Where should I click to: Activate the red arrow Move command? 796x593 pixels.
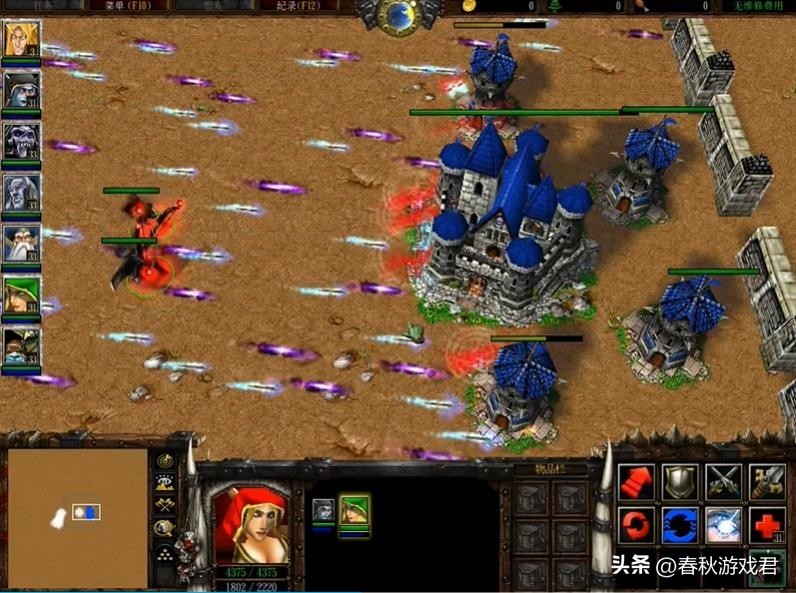coord(636,481)
